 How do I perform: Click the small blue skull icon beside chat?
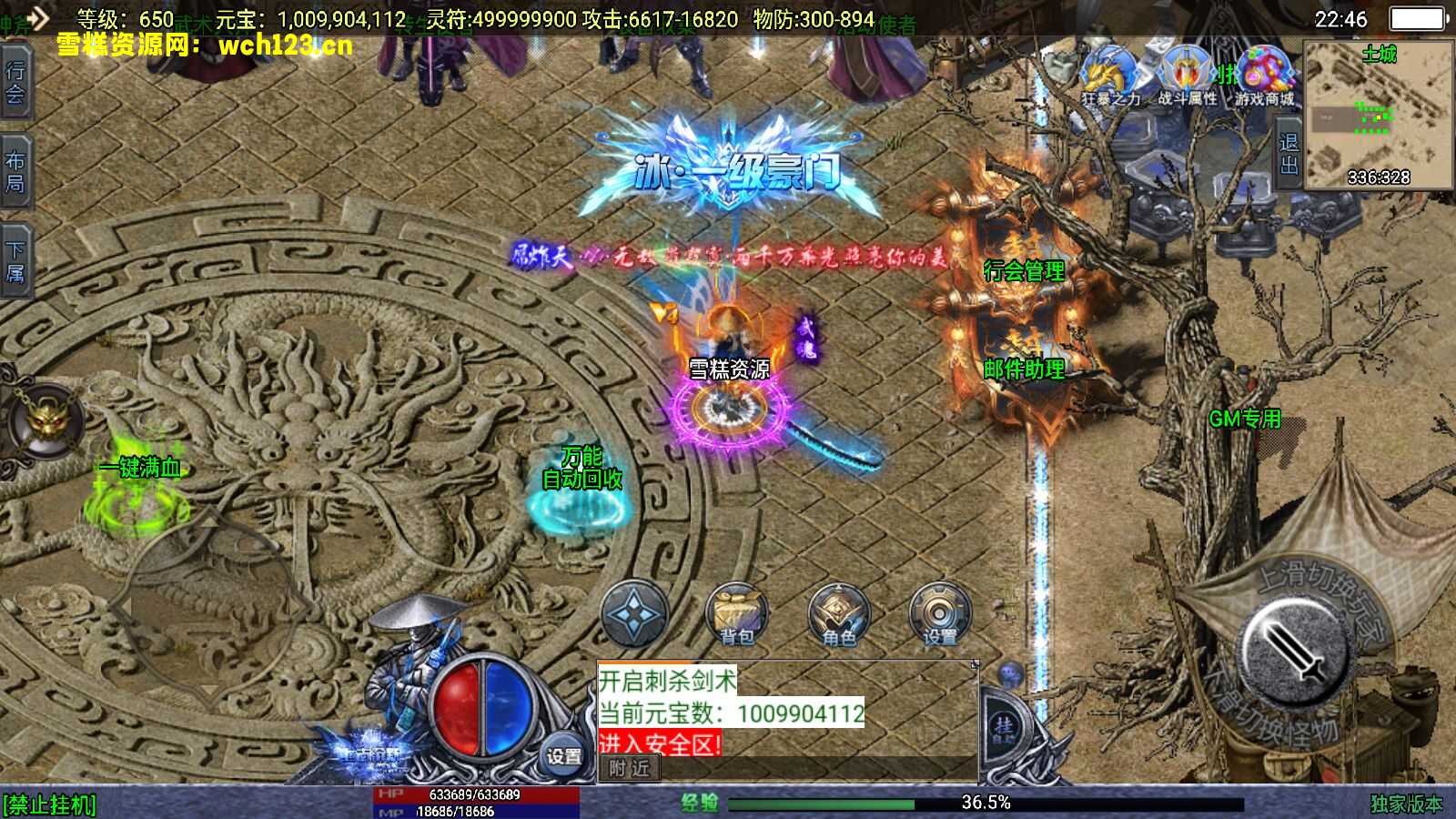(1008, 674)
